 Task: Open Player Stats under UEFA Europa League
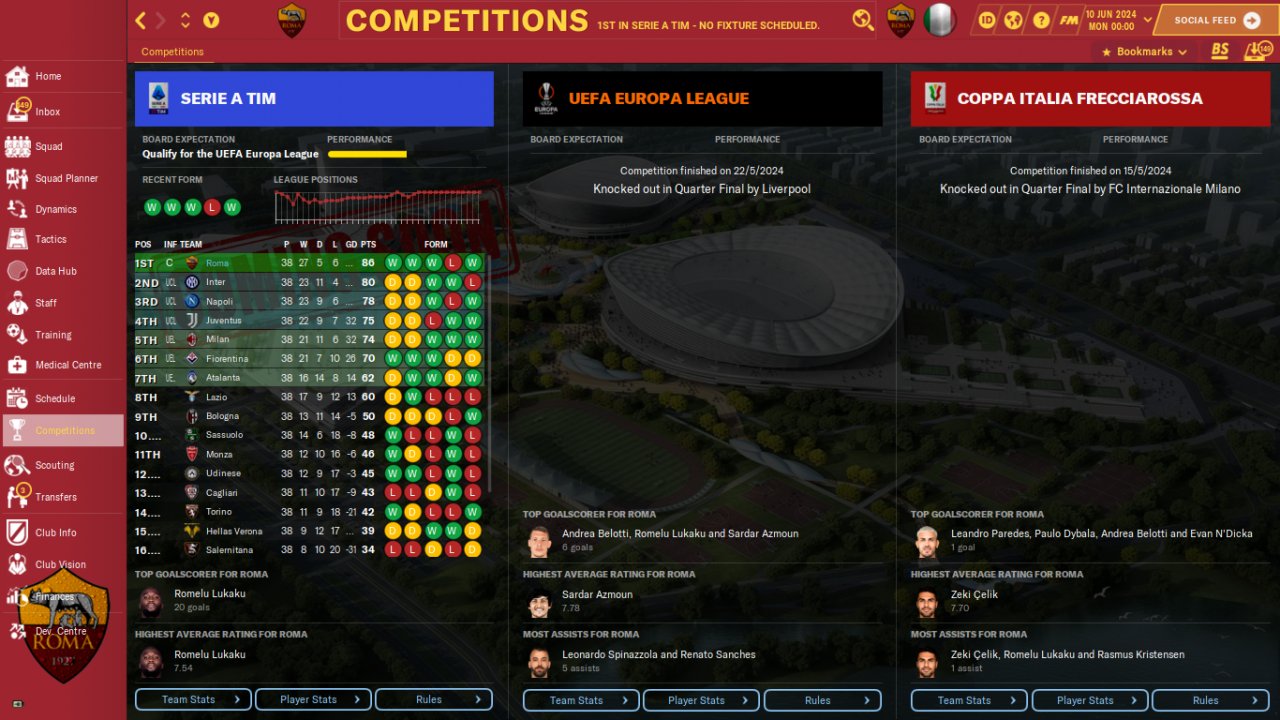pos(701,700)
